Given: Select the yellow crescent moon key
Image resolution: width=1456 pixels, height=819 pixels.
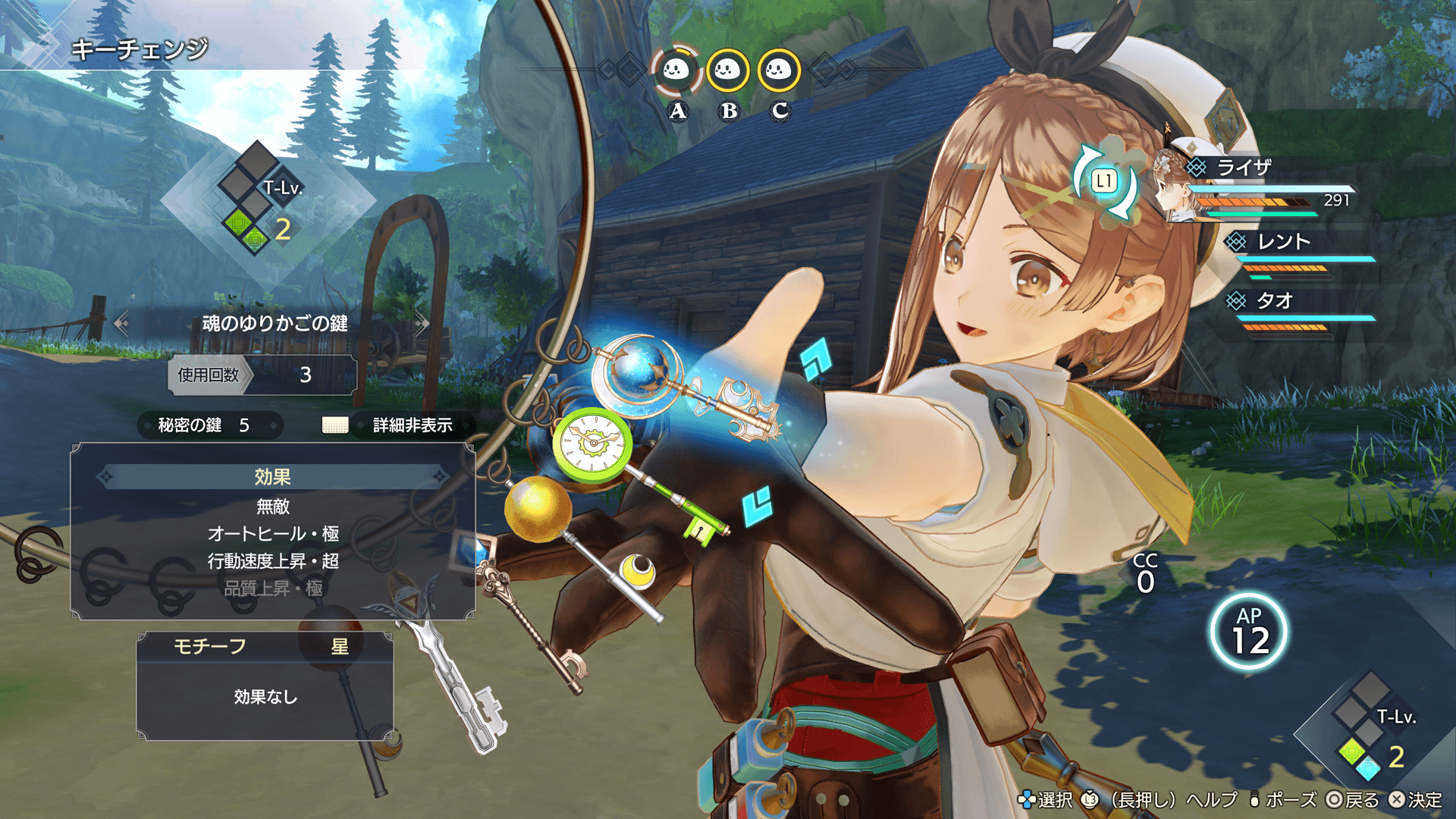Looking at the screenshot, I should [638, 570].
